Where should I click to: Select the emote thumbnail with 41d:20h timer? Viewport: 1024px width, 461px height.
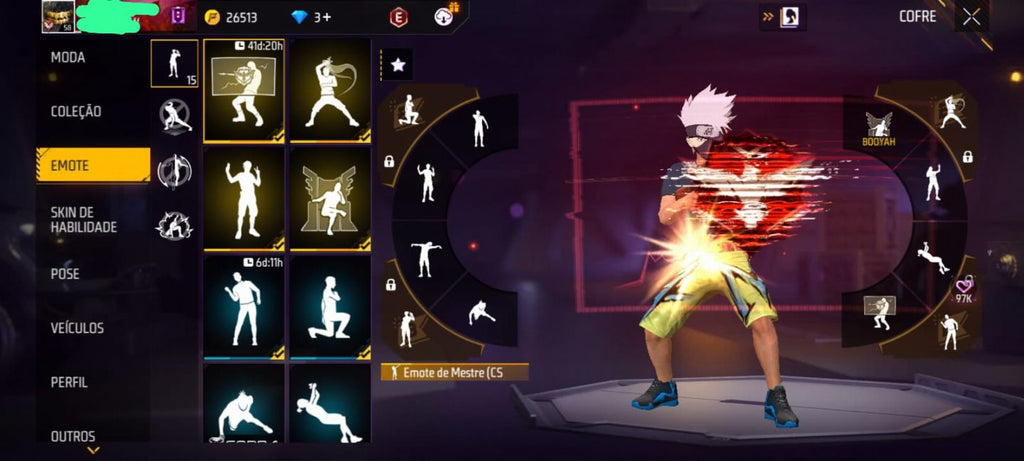(244, 90)
